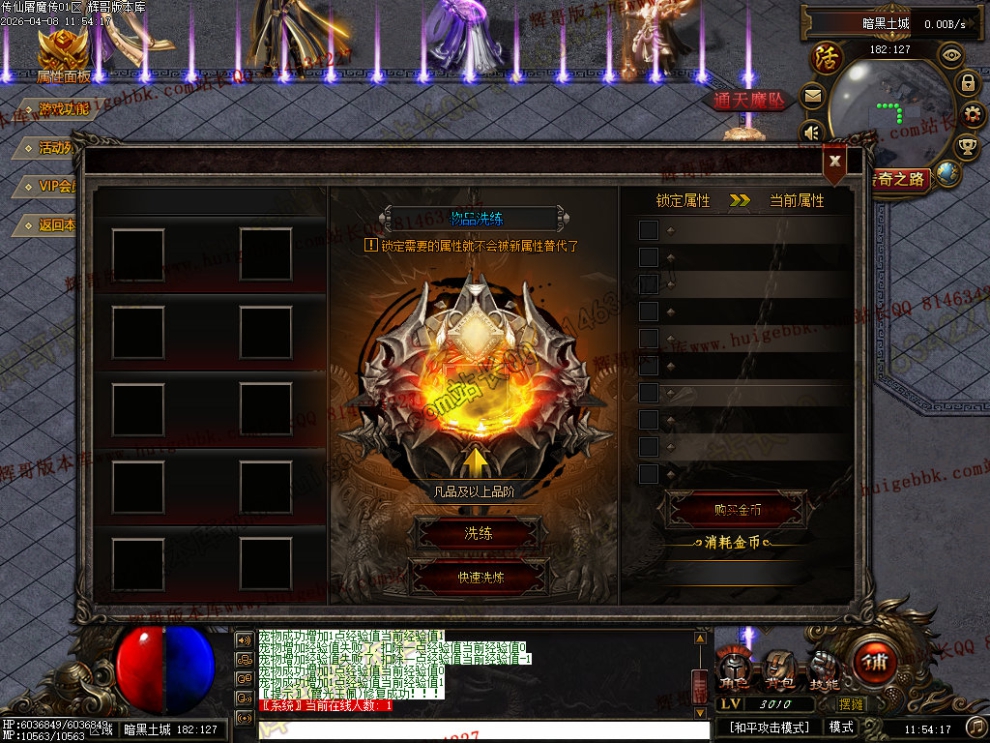This screenshot has width=990, height=743.
Task: Open the mail envelope icon
Action: (x=811, y=97)
